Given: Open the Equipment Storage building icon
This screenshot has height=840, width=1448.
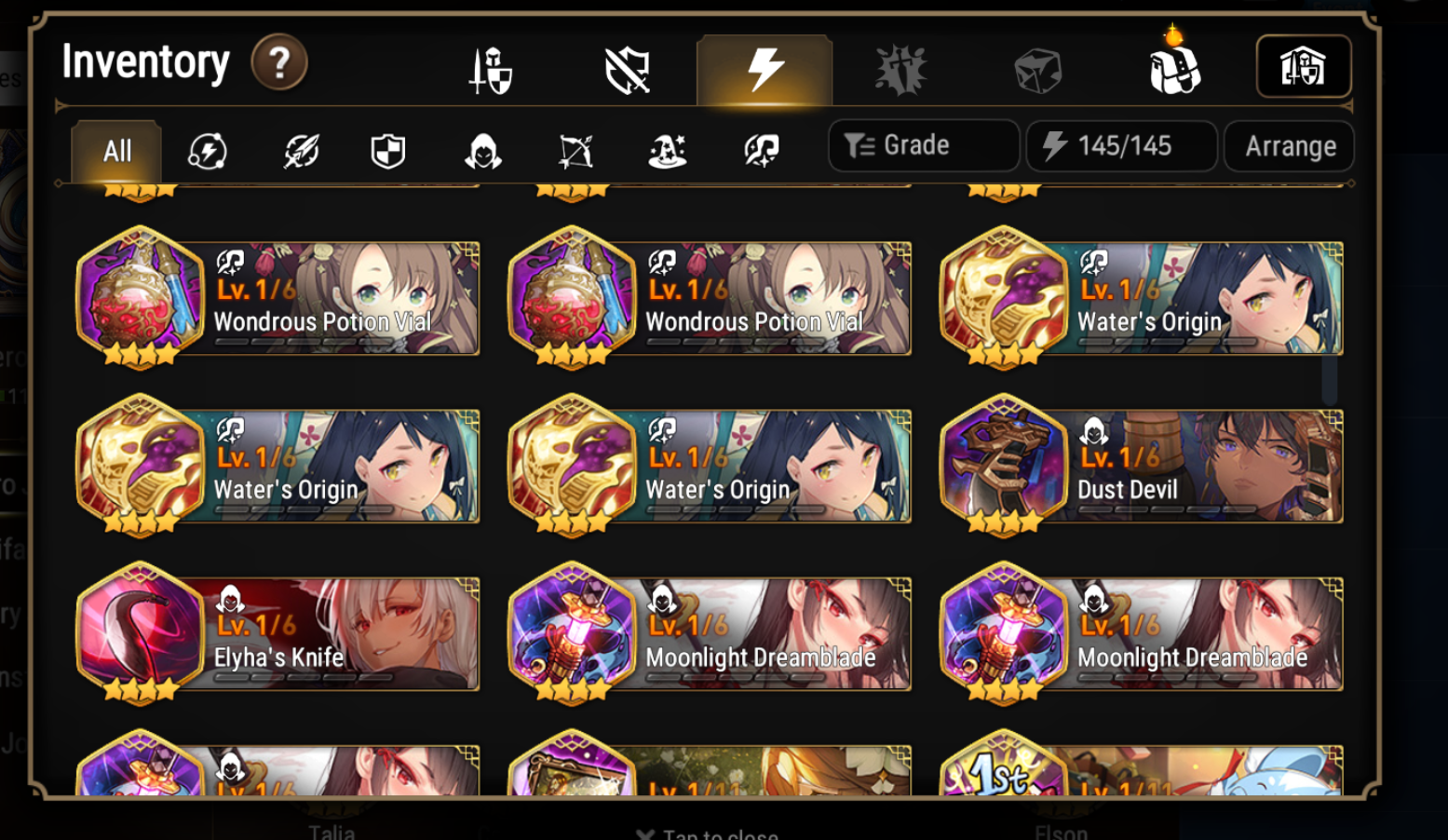Looking at the screenshot, I should click(x=1304, y=66).
